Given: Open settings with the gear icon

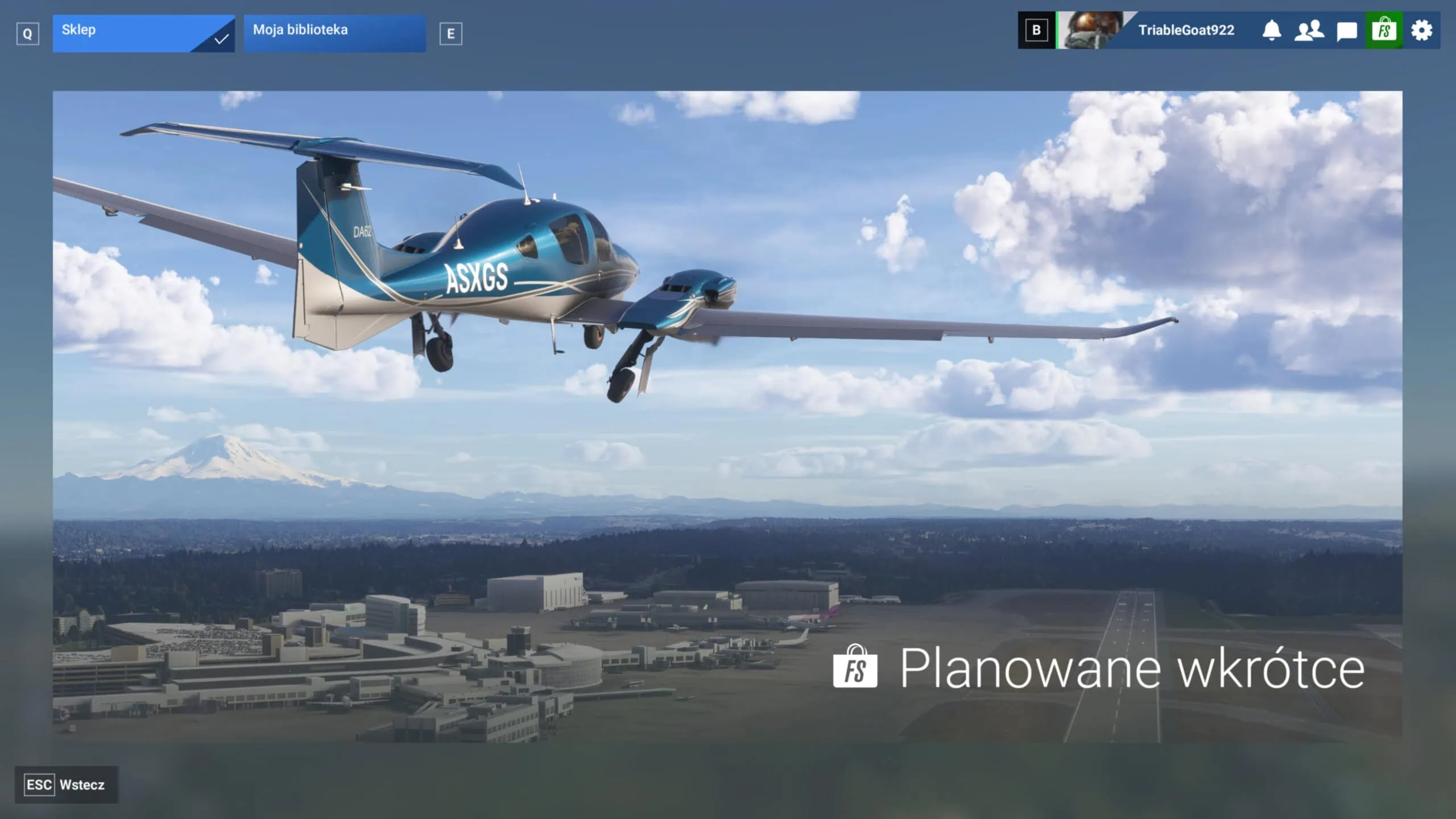Looking at the screenshot, I should tap(1422, 31).
